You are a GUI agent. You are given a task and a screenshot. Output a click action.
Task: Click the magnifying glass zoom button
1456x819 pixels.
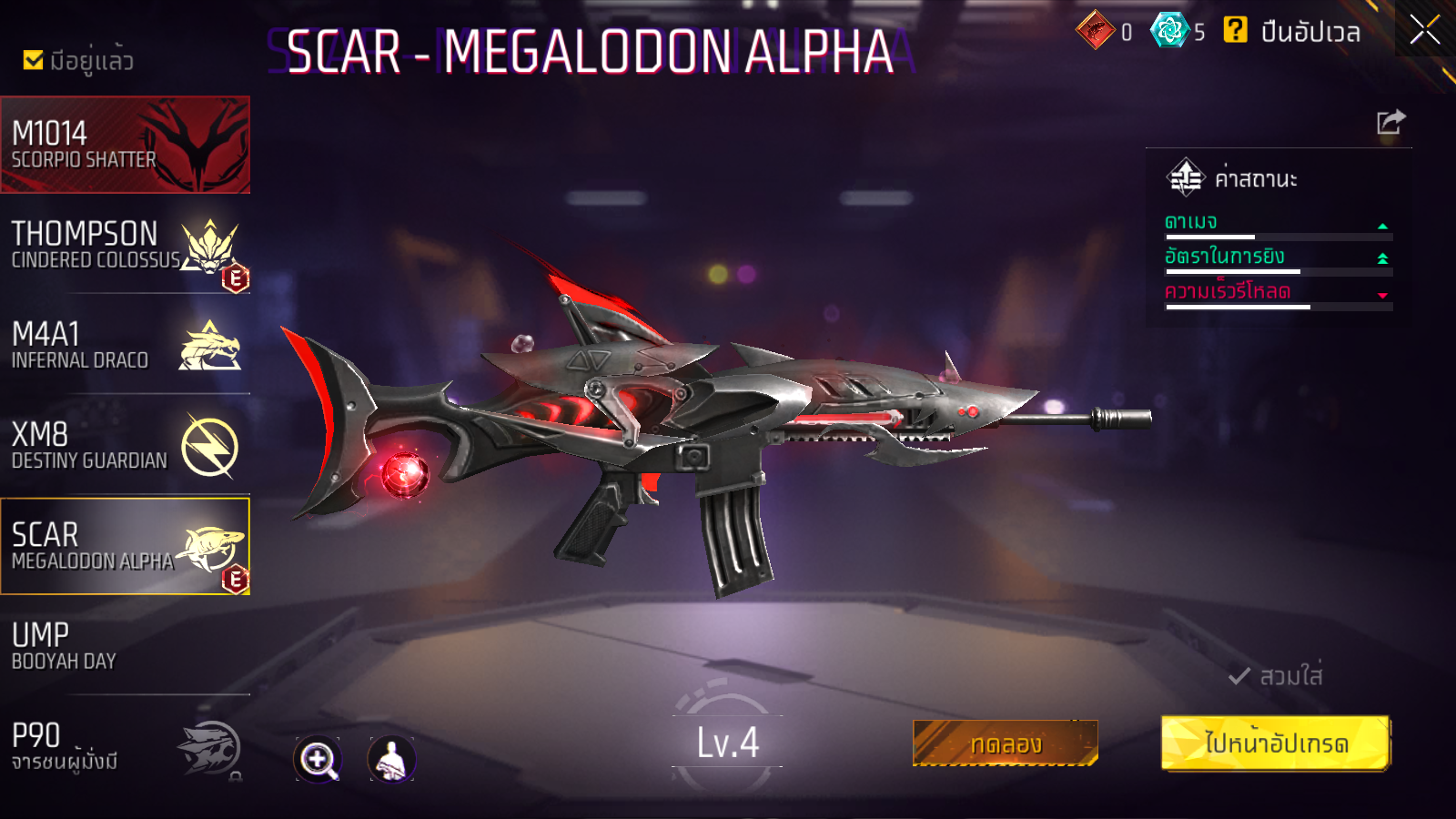click(x=318, y=759)
